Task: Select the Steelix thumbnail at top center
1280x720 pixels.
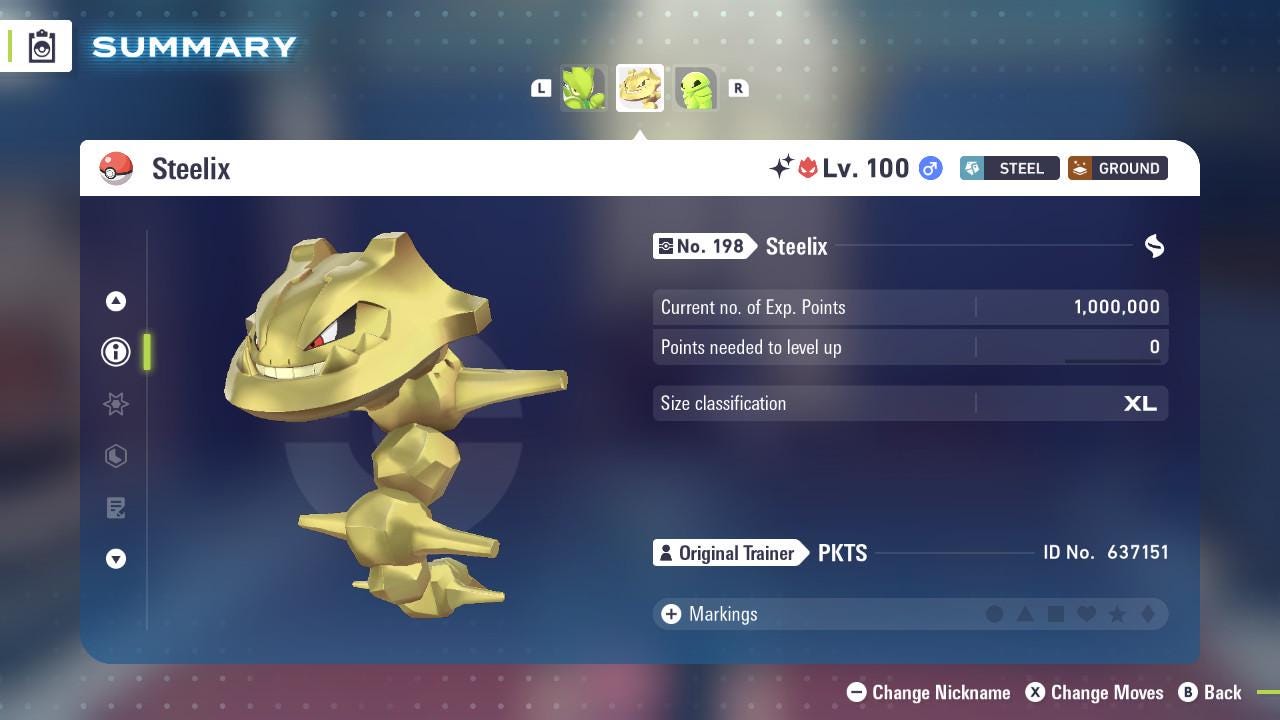Action: tap(639, 88)
